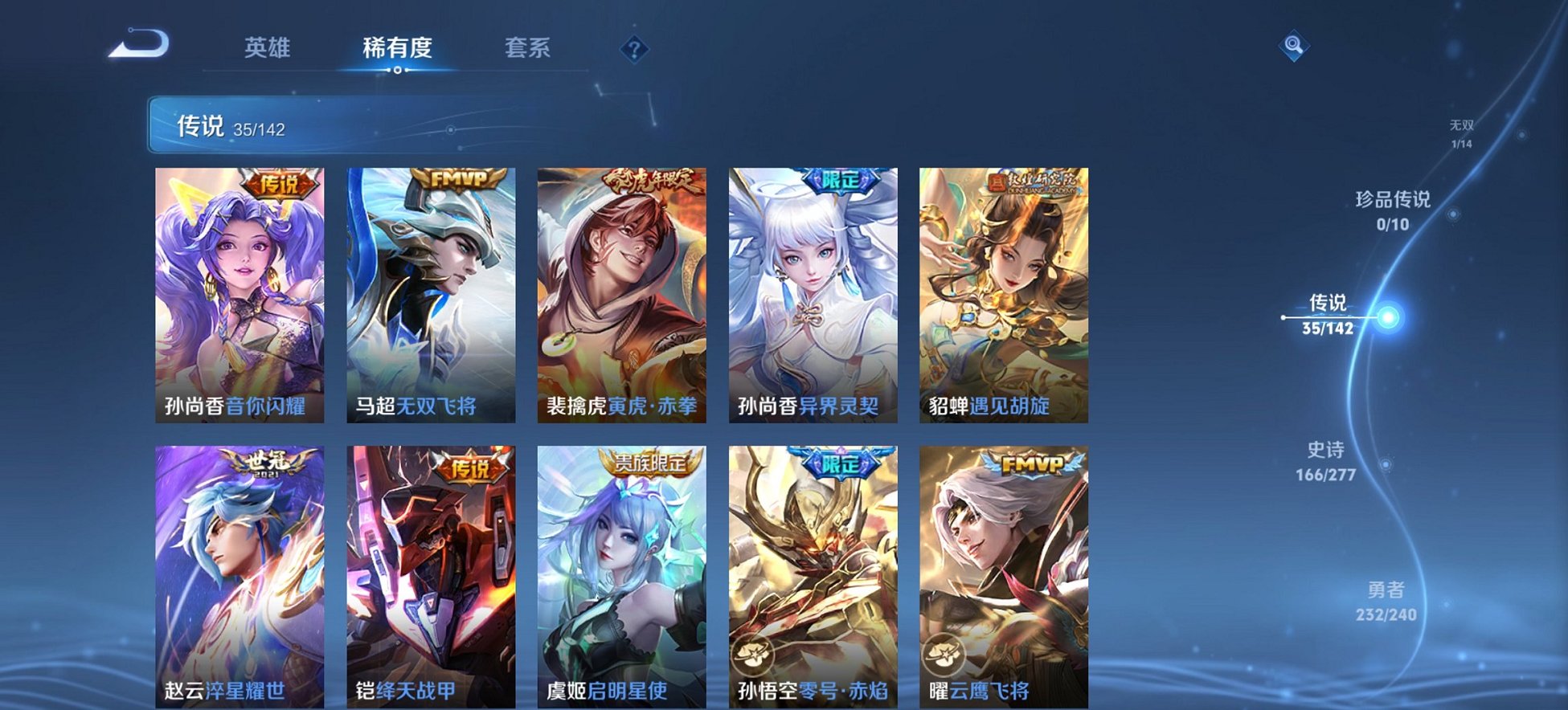The image size is (1568, 710).
Task: Open the search using the magnifier icon
Action: [x=1293, y=47]
